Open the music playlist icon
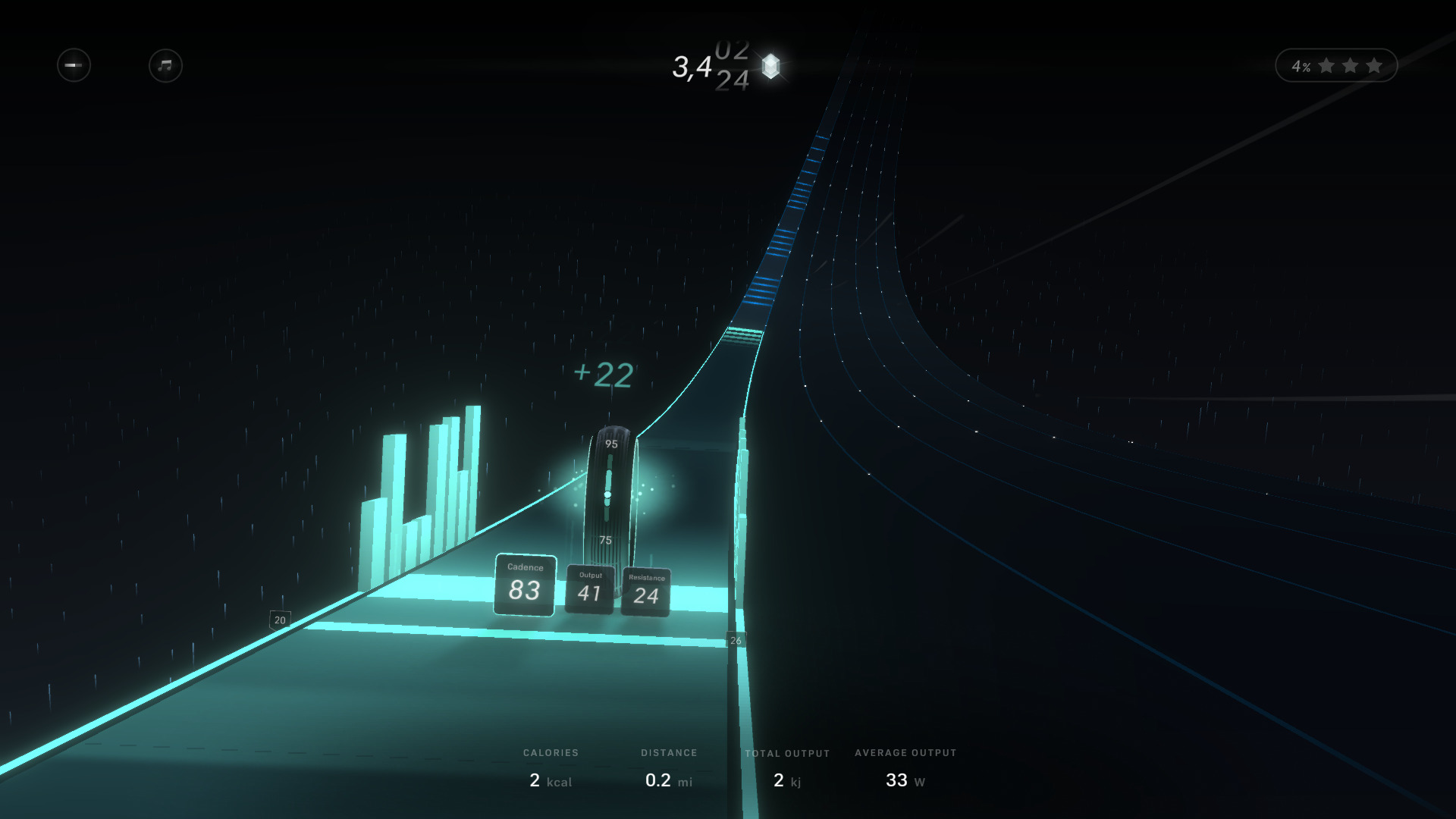1456x819 pixels. click(164, 66)
